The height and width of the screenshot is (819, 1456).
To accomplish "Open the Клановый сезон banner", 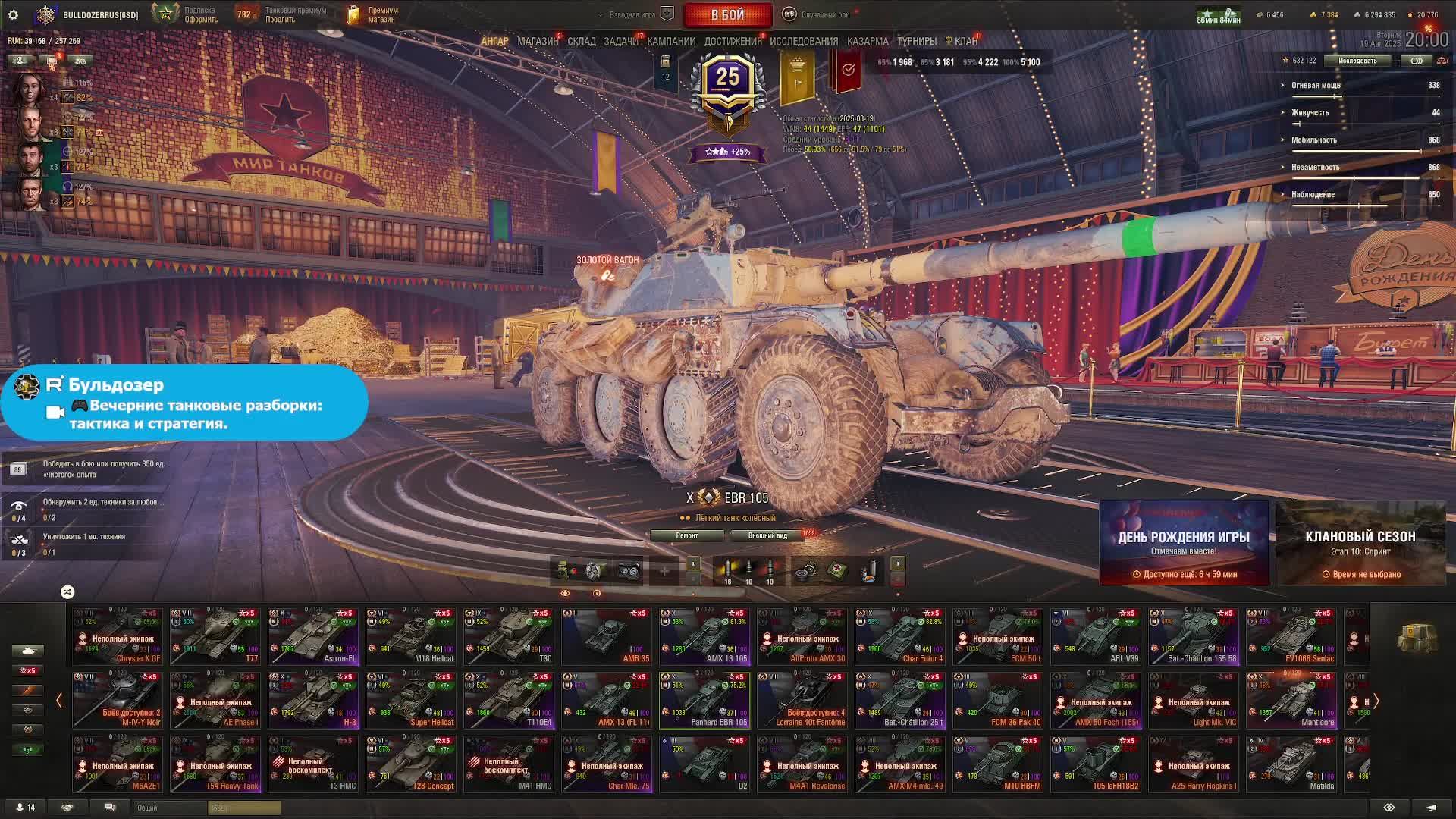I will [x=1360, y=543].
